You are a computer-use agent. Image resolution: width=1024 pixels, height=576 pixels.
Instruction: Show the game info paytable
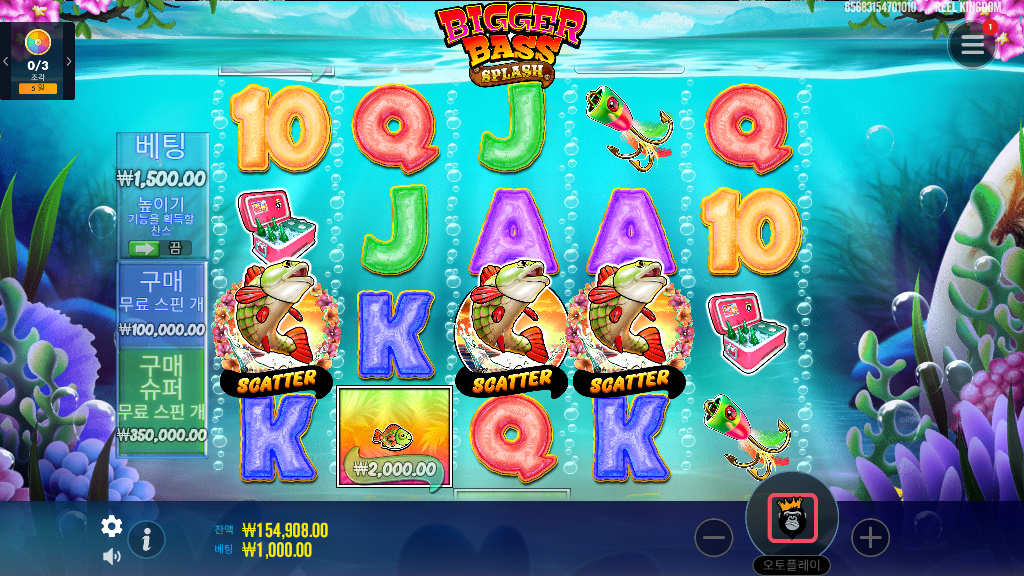tap(146, 539)
